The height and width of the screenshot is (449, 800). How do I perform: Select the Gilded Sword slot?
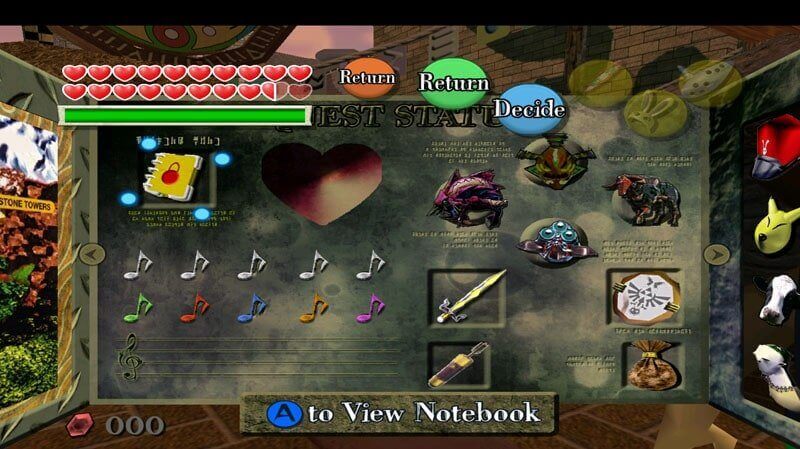pyautogui.click(x=467, y=296)
